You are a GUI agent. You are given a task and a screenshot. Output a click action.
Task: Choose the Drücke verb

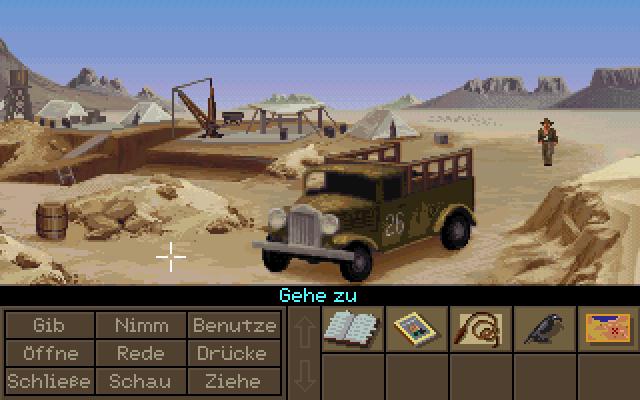pyautogui.click(x=234, y=353)
